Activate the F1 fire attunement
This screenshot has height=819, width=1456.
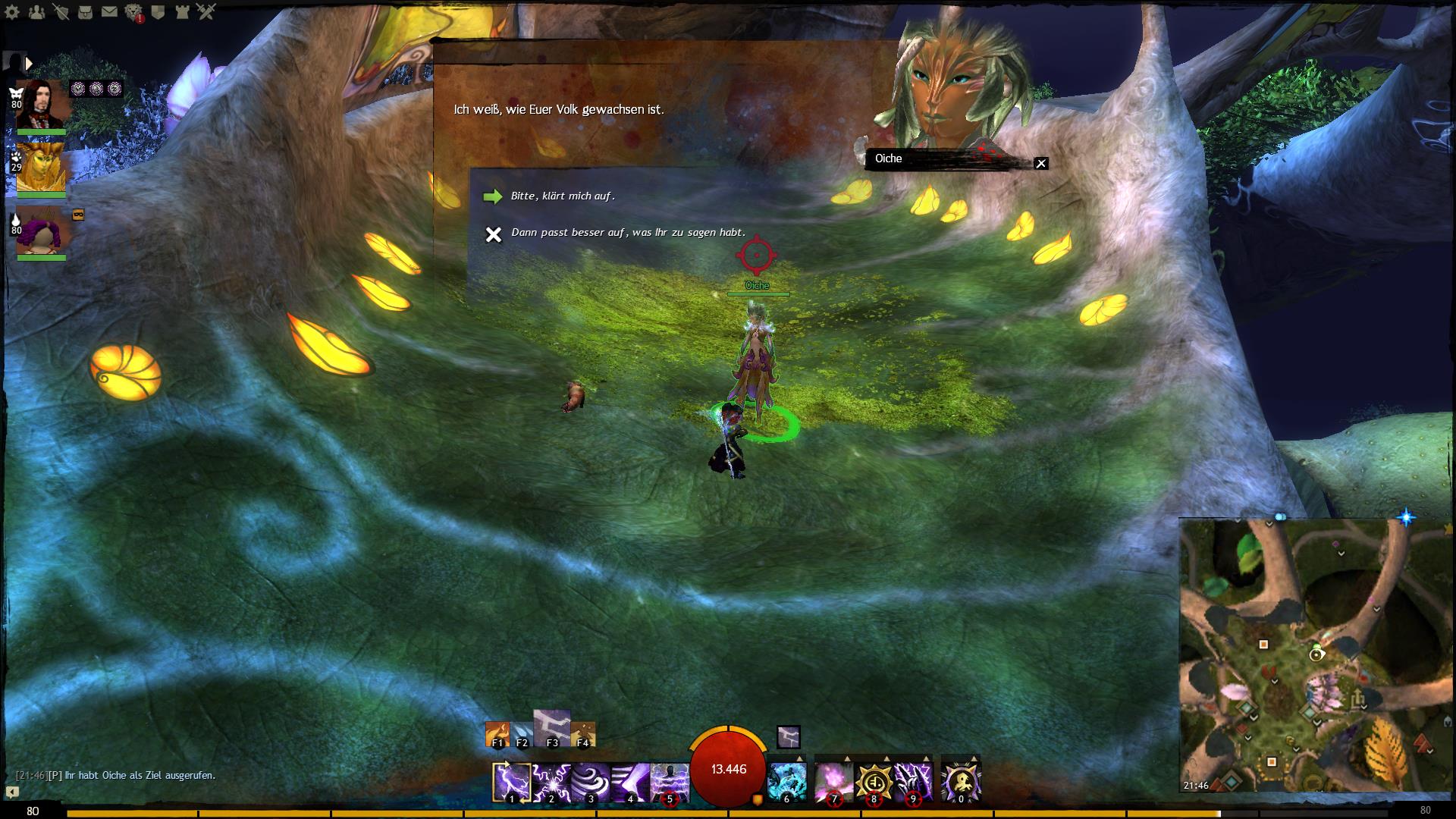[x=497, y=734]
